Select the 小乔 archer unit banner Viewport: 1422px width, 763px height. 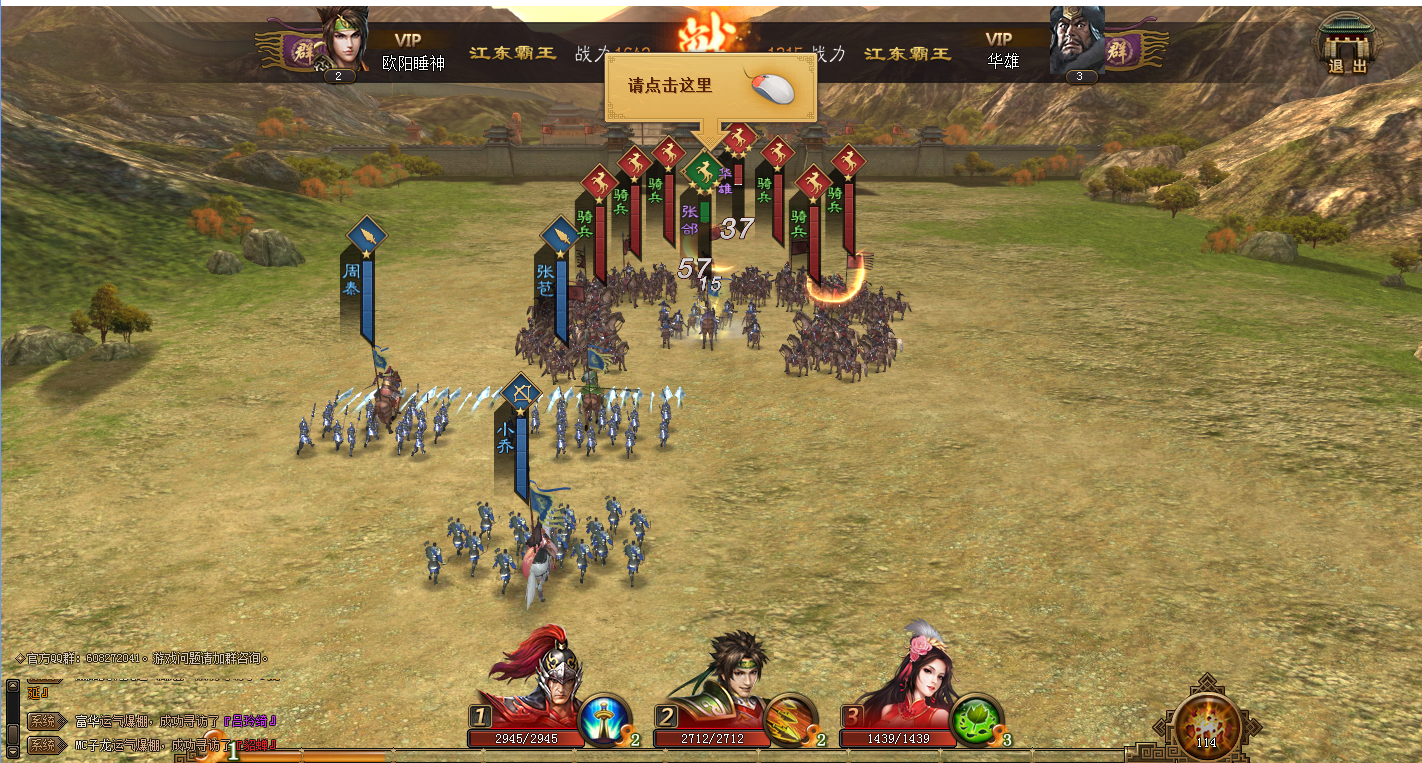click(521, 394)
